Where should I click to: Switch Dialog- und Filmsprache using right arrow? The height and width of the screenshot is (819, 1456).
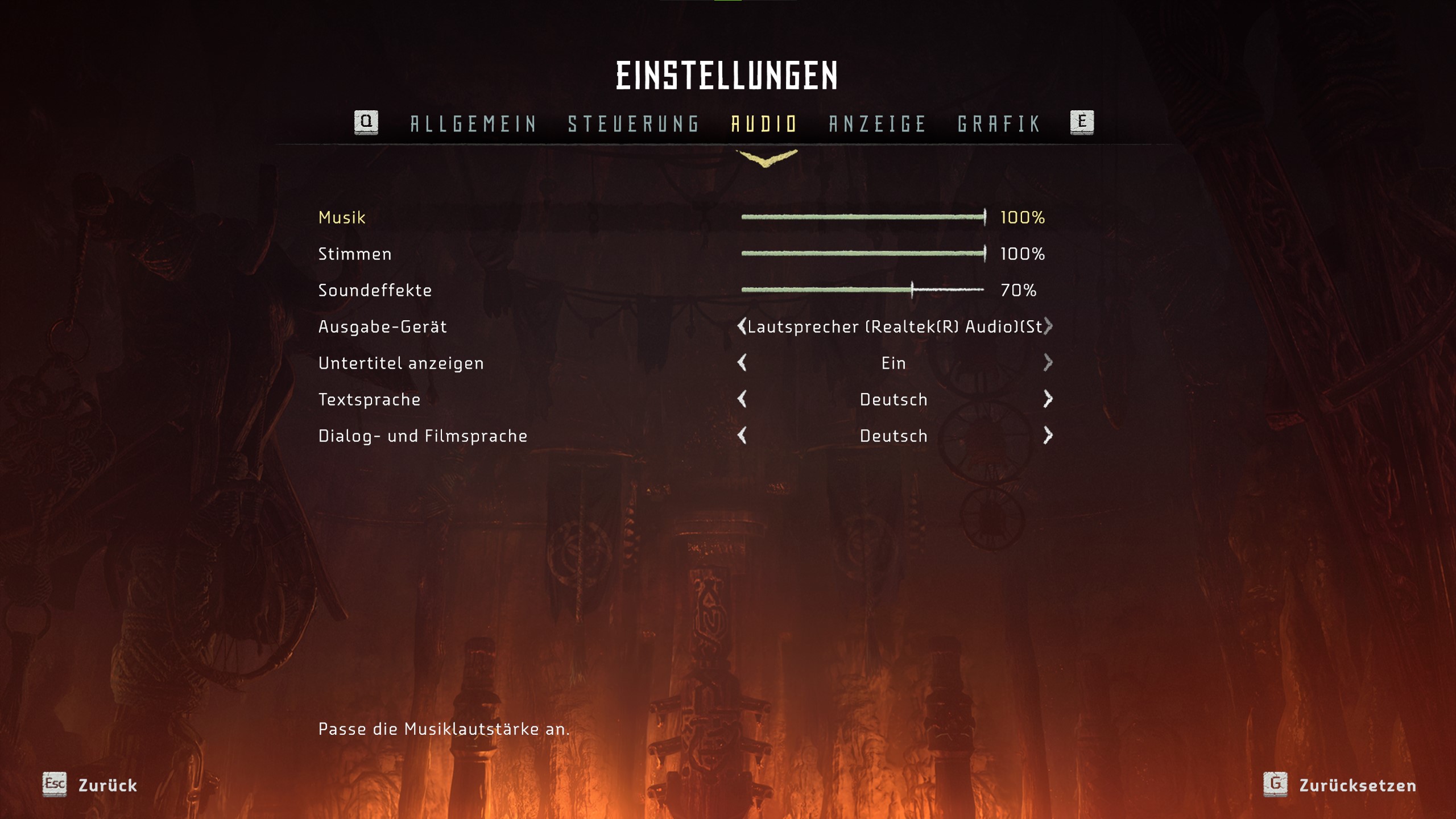pyautogui.click(x=1048, y=436)
